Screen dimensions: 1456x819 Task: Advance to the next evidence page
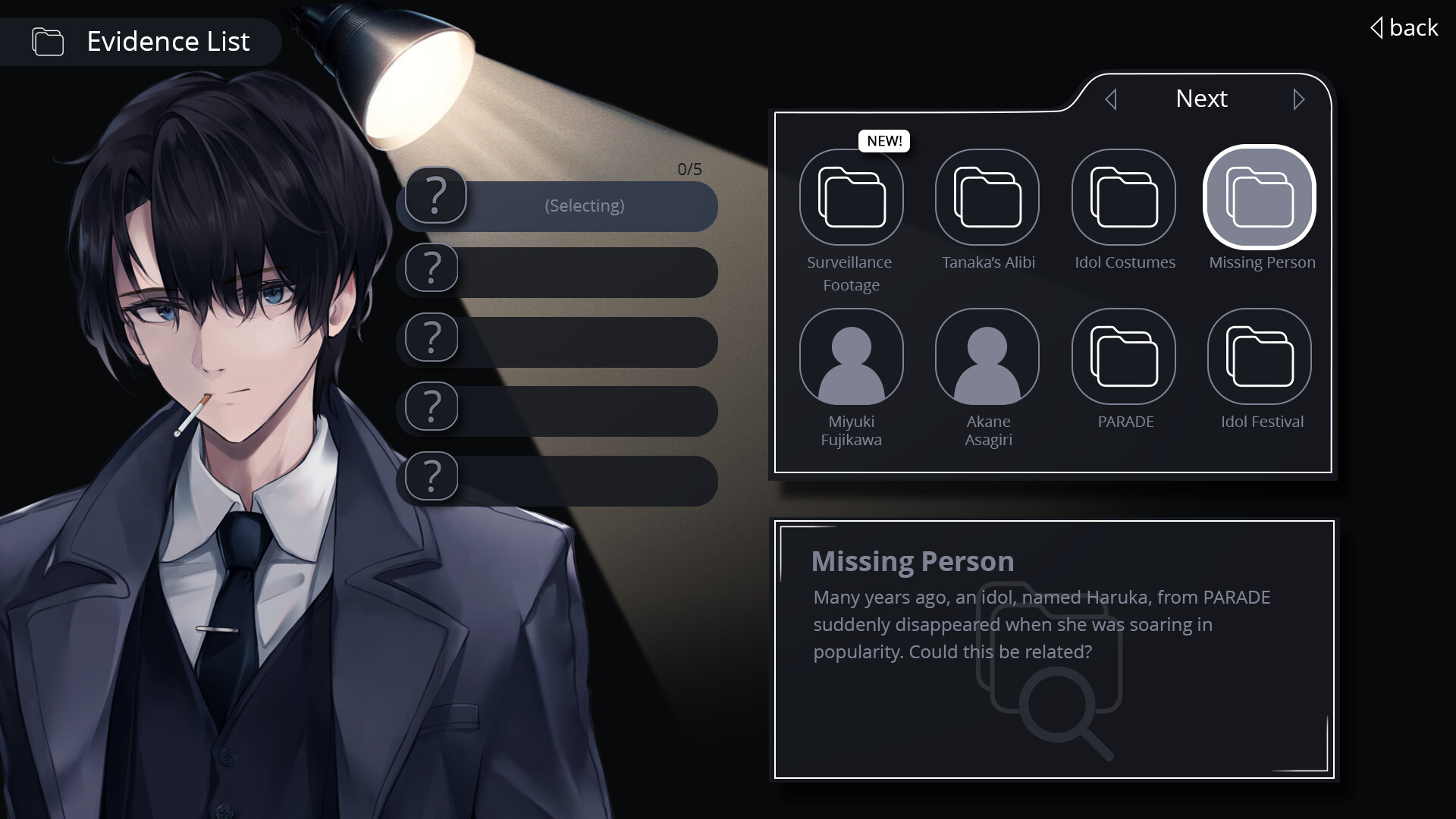point(1300,99)
